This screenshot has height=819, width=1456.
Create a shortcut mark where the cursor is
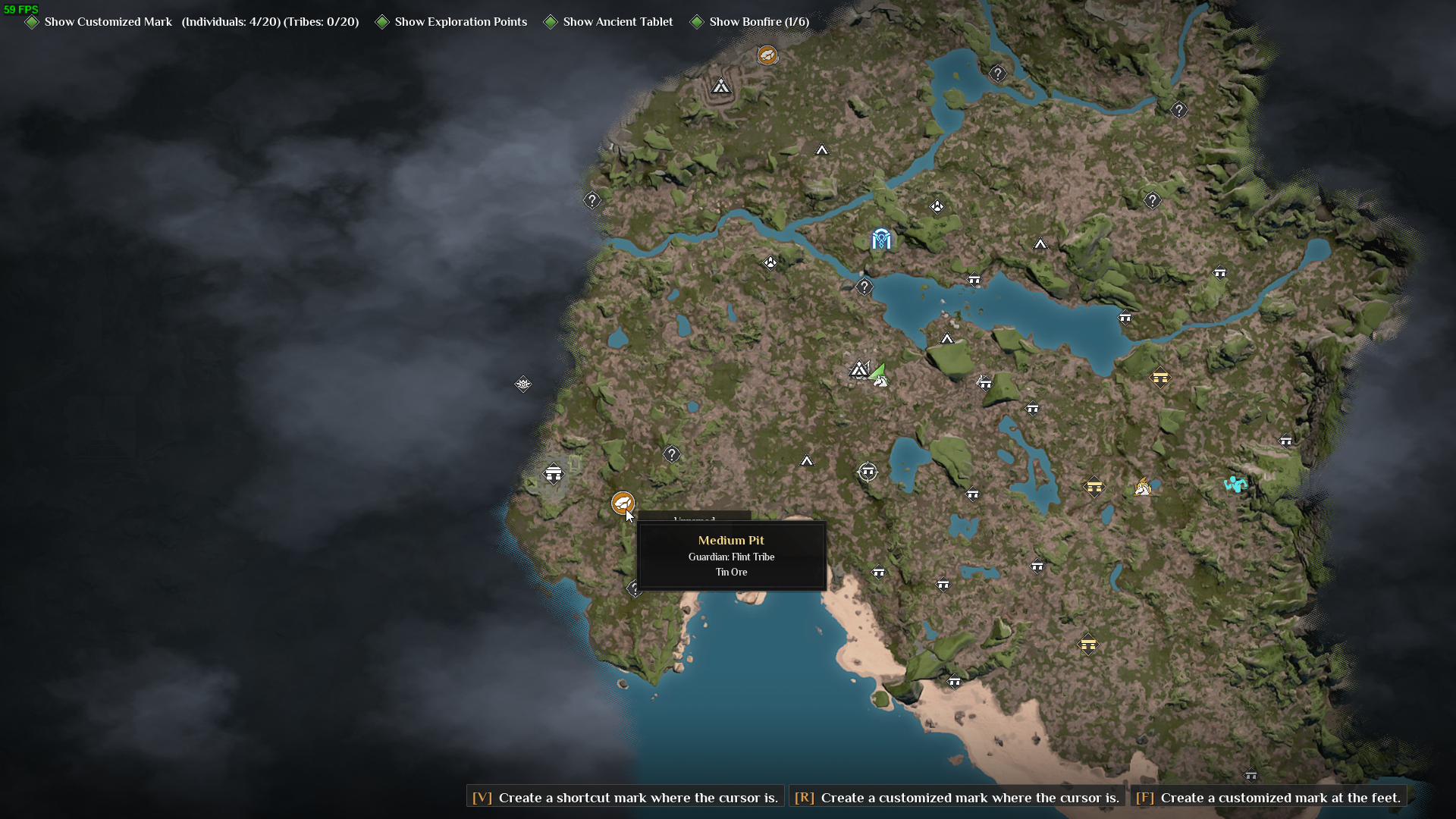[x=623, y=797]
